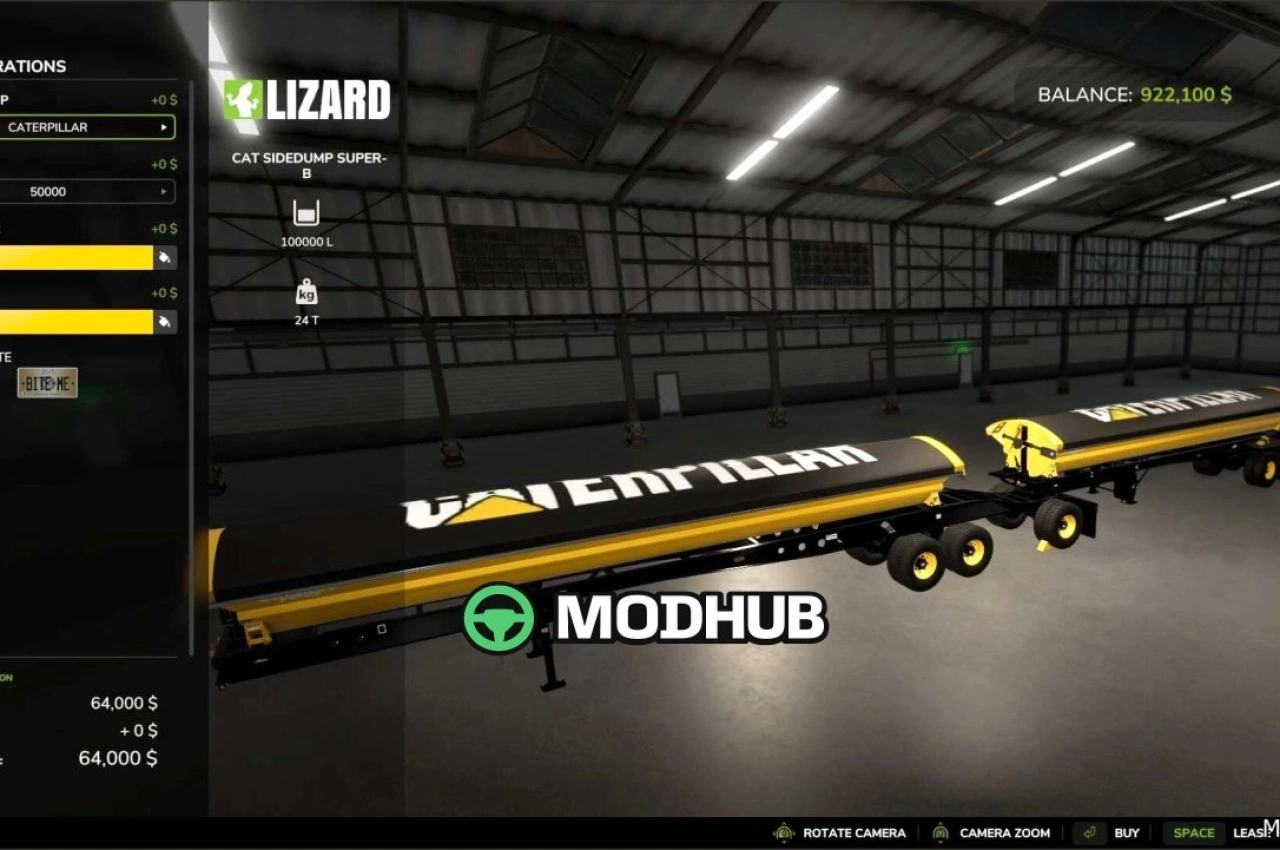Click the next arrow beside CATERPILLAR
Viewport: 1280px width, 850px height.
coord(163,128)
